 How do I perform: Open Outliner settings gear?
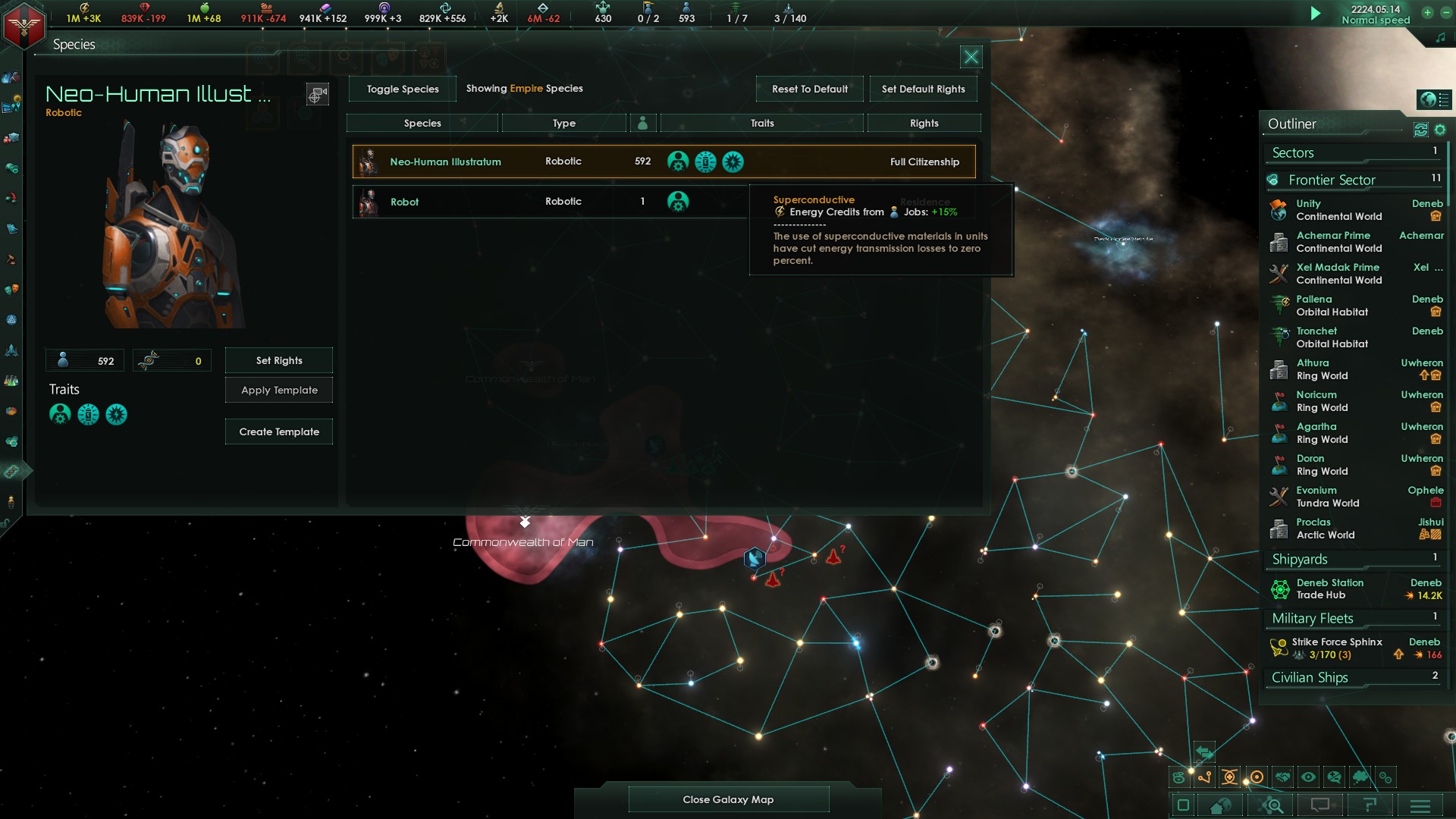click(1441, 130)
